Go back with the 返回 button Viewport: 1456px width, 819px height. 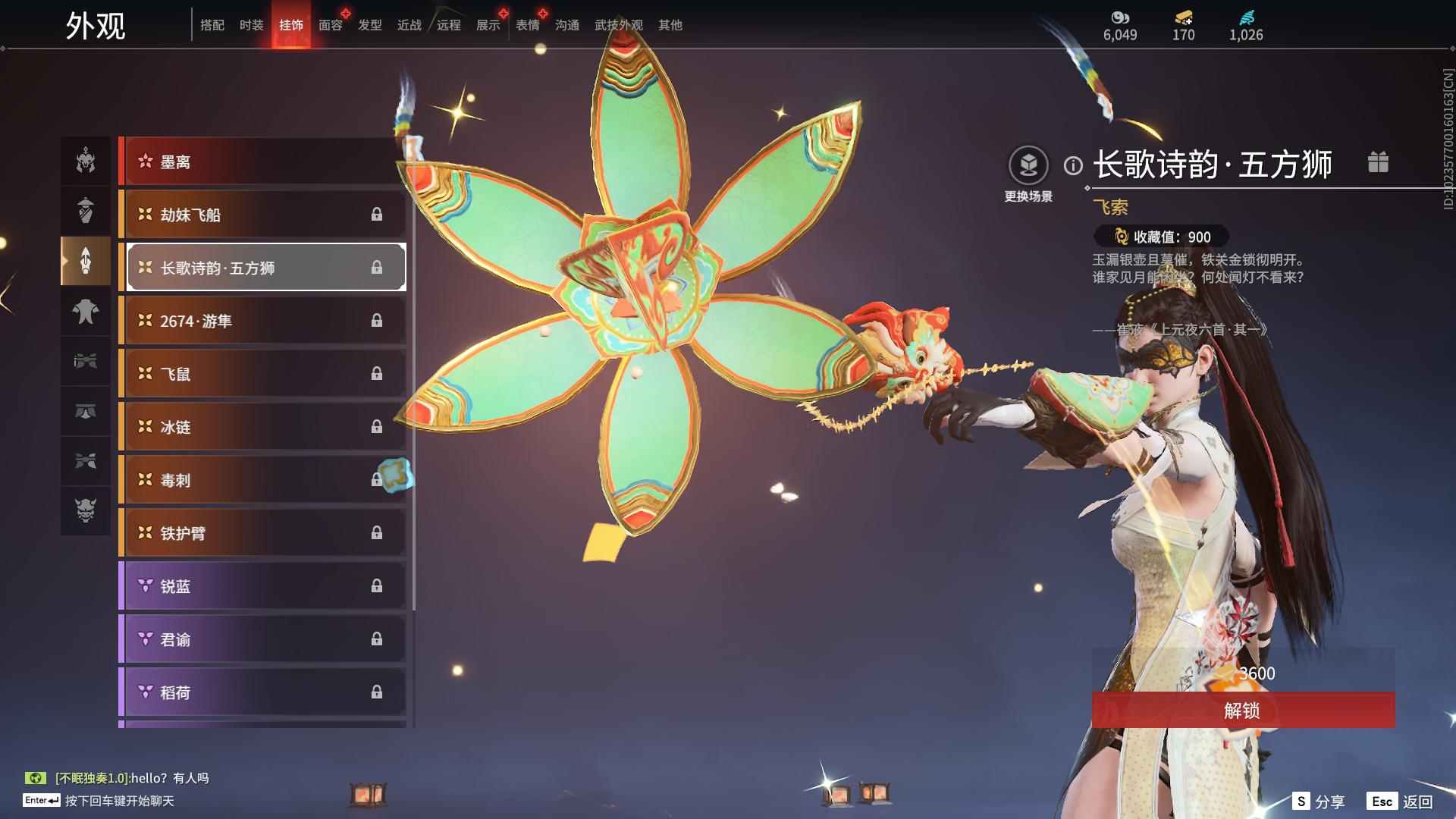pos(1401,802)
